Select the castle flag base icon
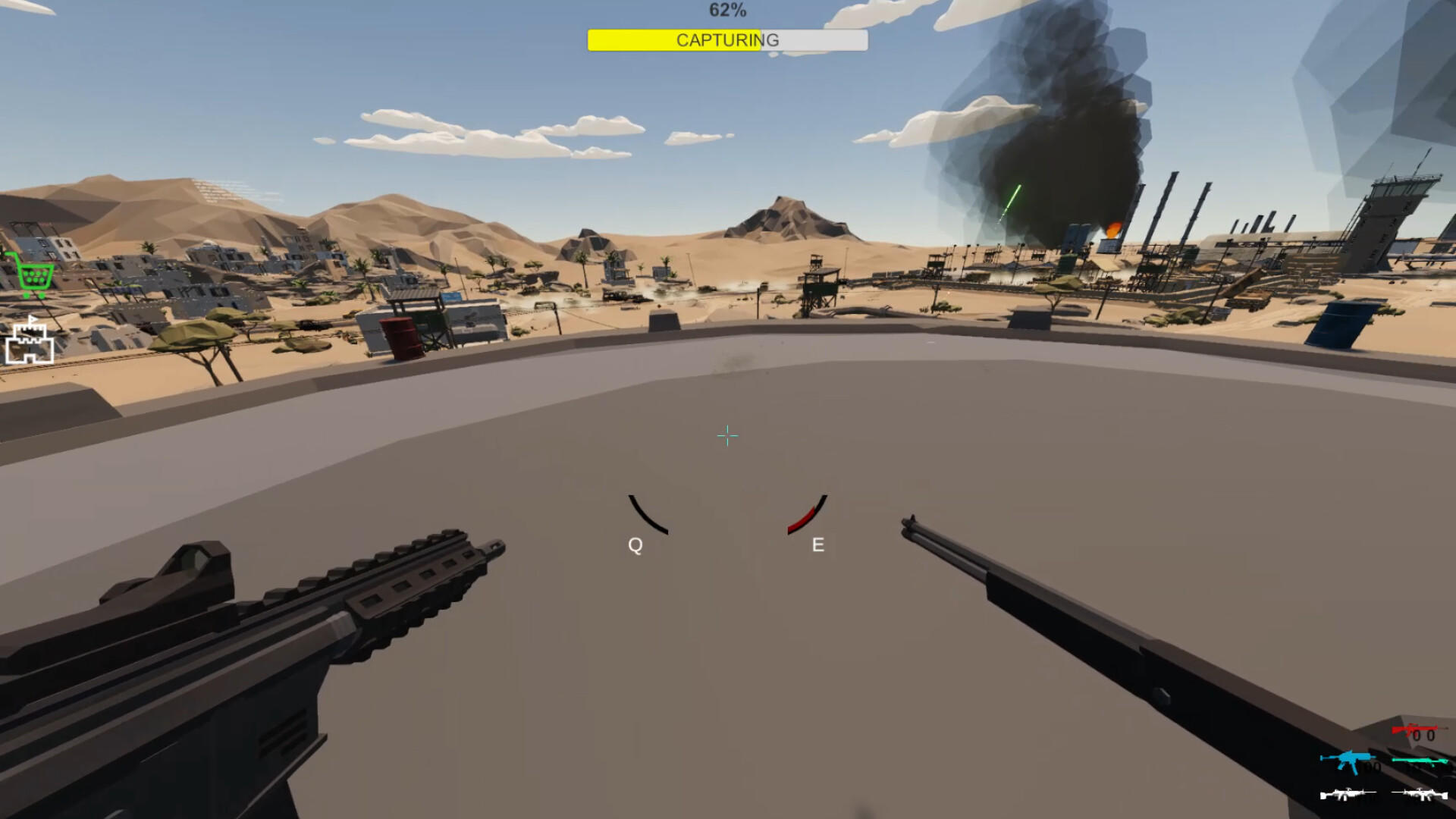Viewport: 1456px width, 819px height. coord(29,341)
